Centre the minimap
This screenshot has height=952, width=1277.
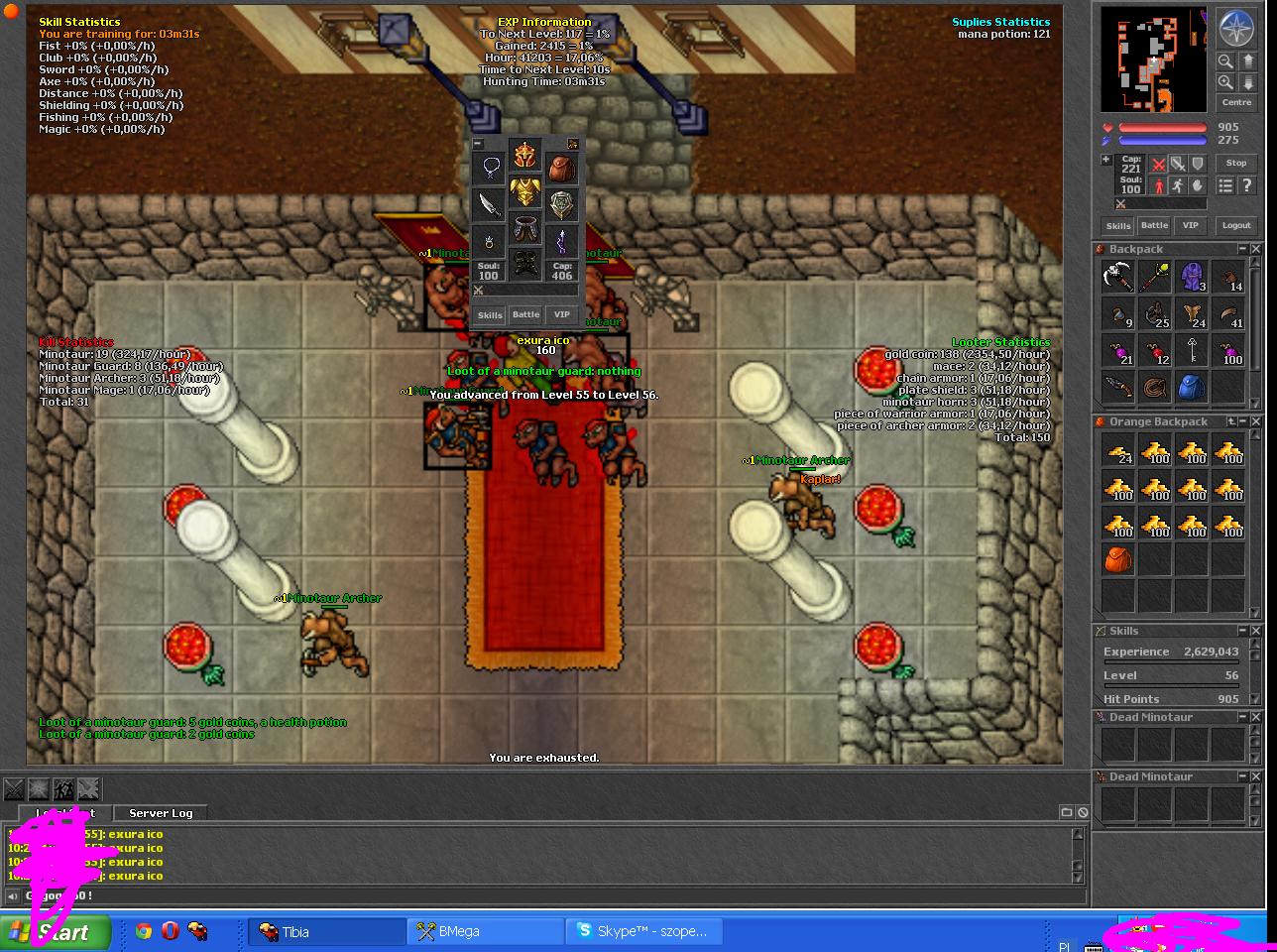point(1235,103)
